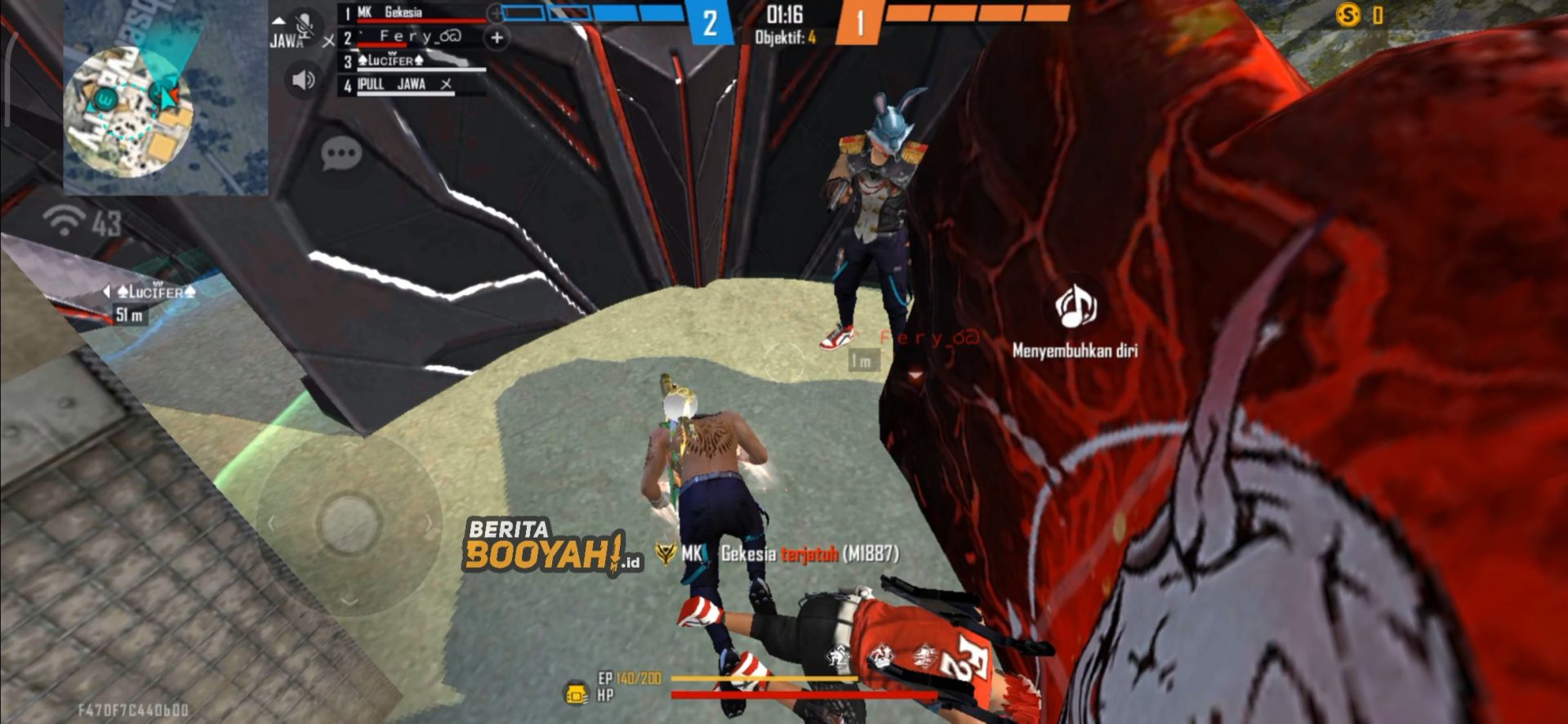The height and width of the screenshot is (724, 1568).
Task: Toggle the speaker sound icon
Action: coord(303,79)
